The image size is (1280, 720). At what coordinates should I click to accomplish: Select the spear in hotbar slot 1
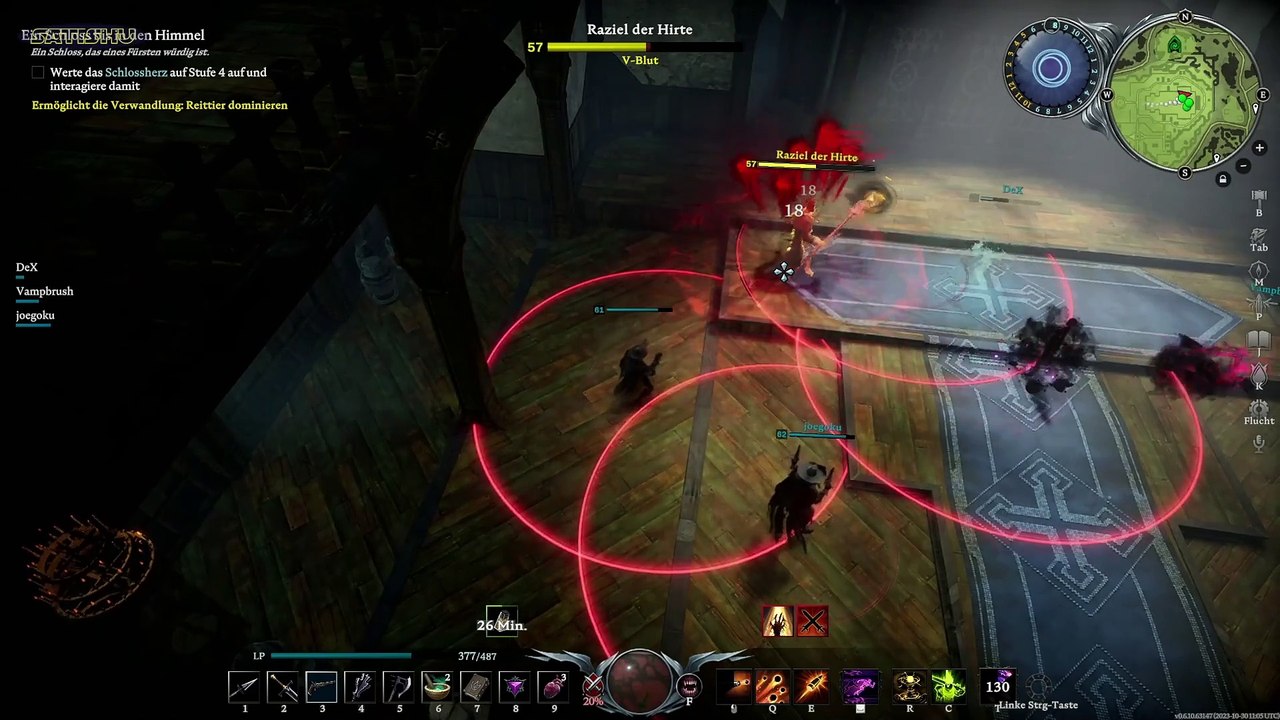point(245,687)
